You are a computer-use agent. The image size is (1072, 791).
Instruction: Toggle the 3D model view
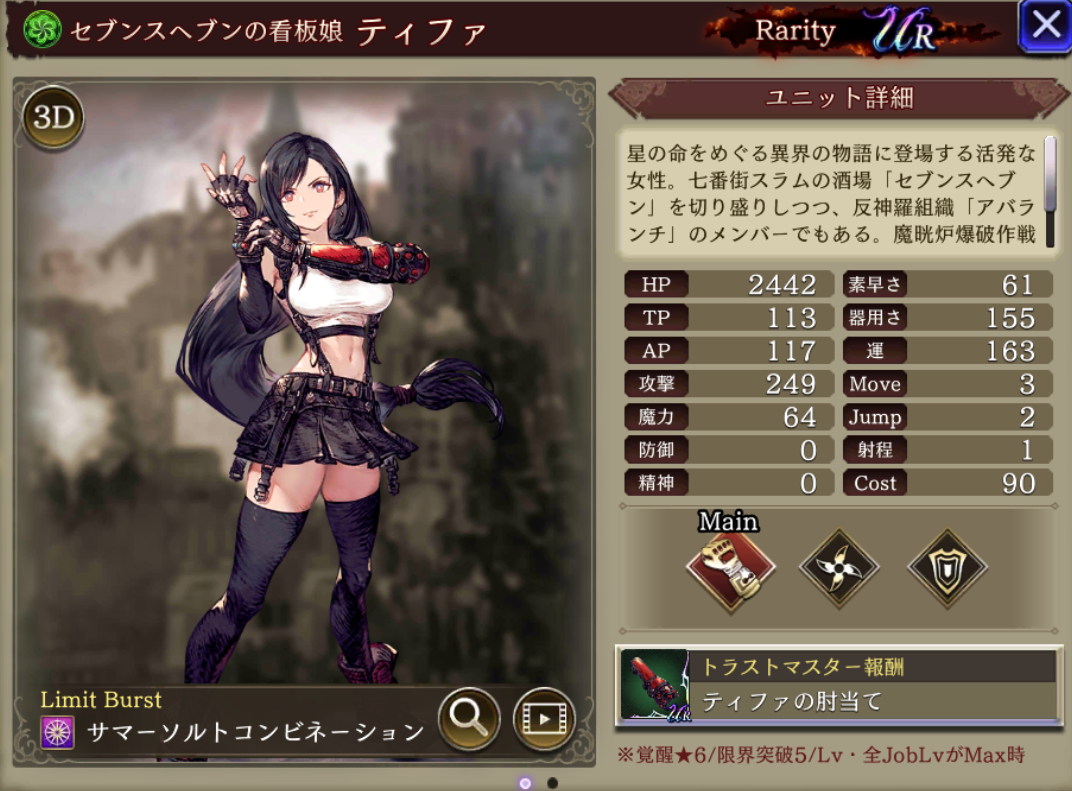[53, 118]
